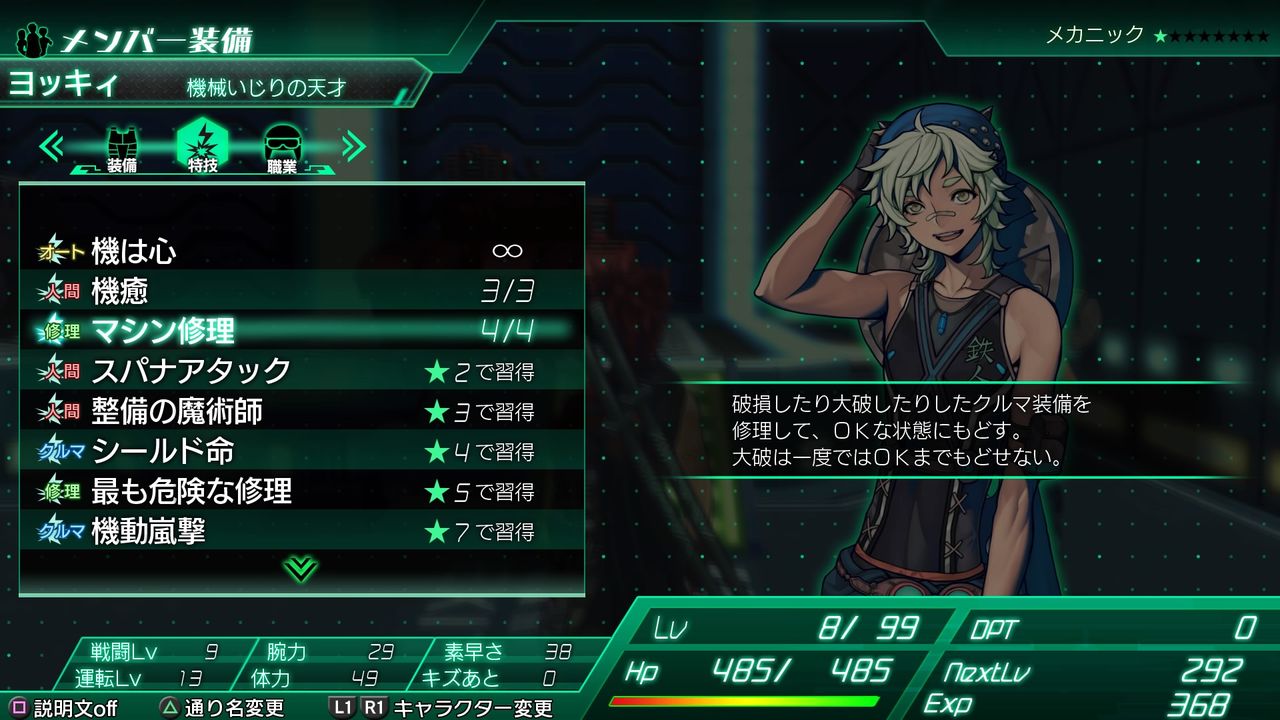Select the 最も危険な修理 skill row
The height and width of the screenshot is (720, 1280).
pos(300,491)
